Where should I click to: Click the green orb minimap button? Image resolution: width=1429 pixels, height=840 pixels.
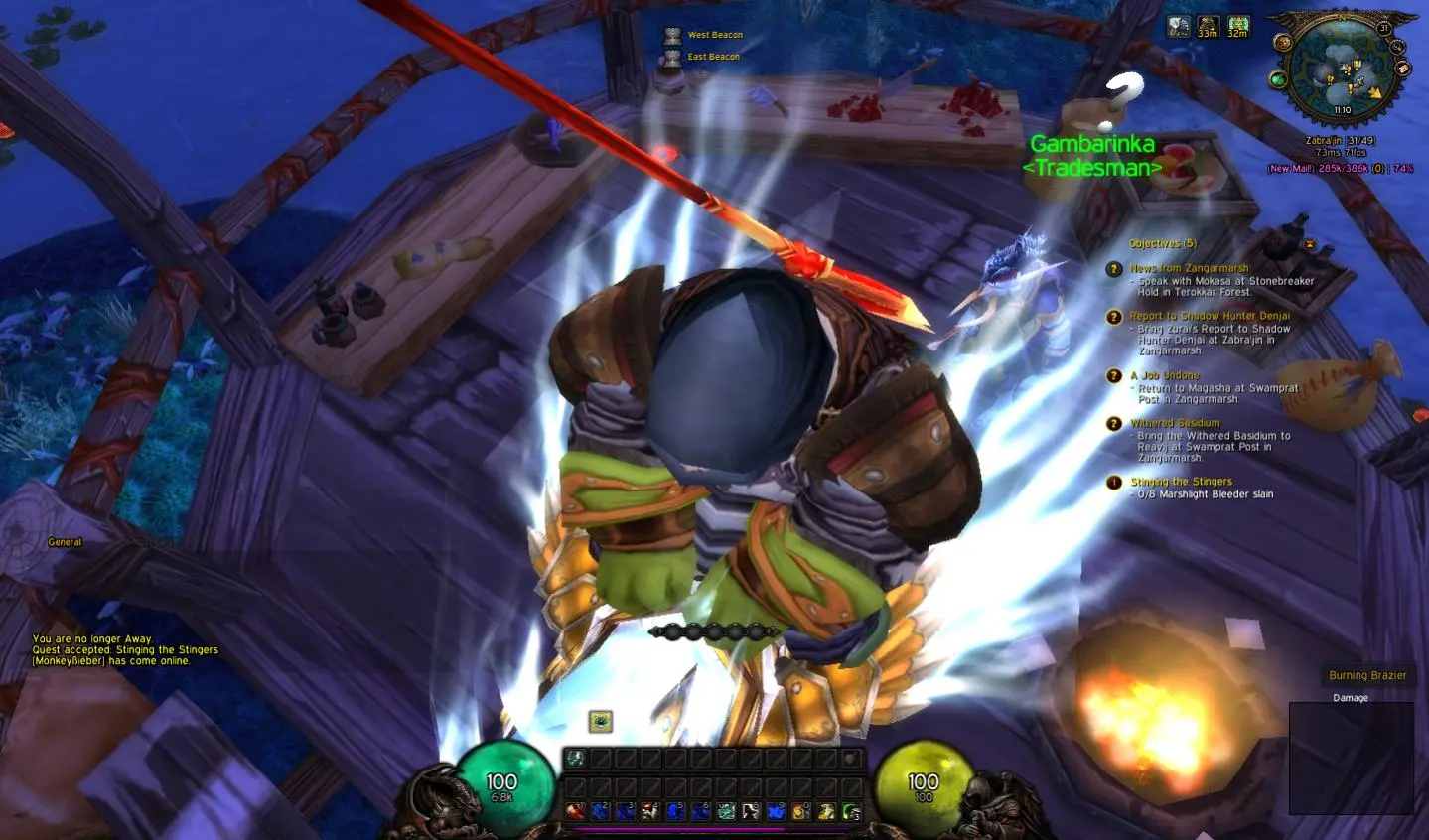click(x=1279, y=79)
